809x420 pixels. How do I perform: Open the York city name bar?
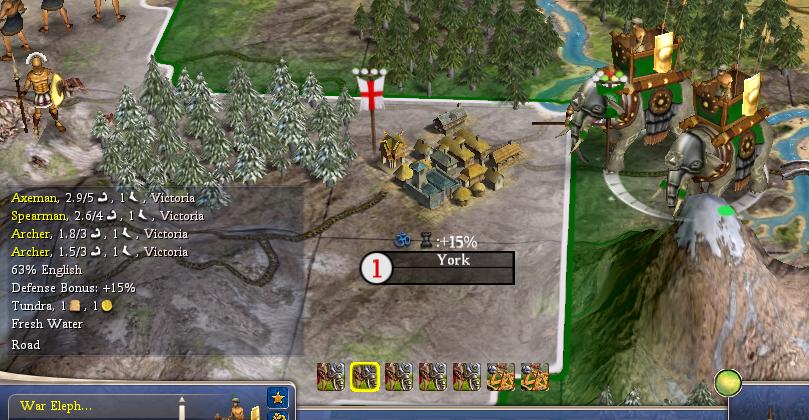[x=452, y=267]
